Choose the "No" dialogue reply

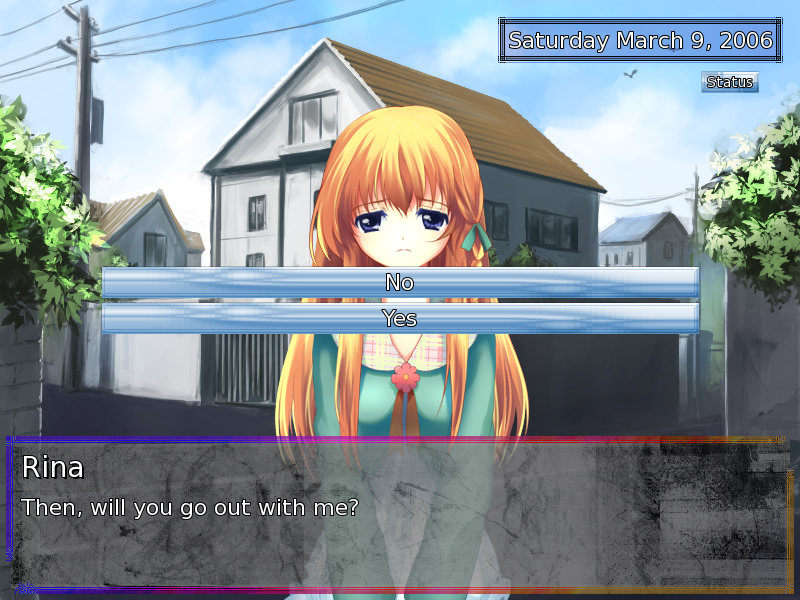(x=400, y=283)
